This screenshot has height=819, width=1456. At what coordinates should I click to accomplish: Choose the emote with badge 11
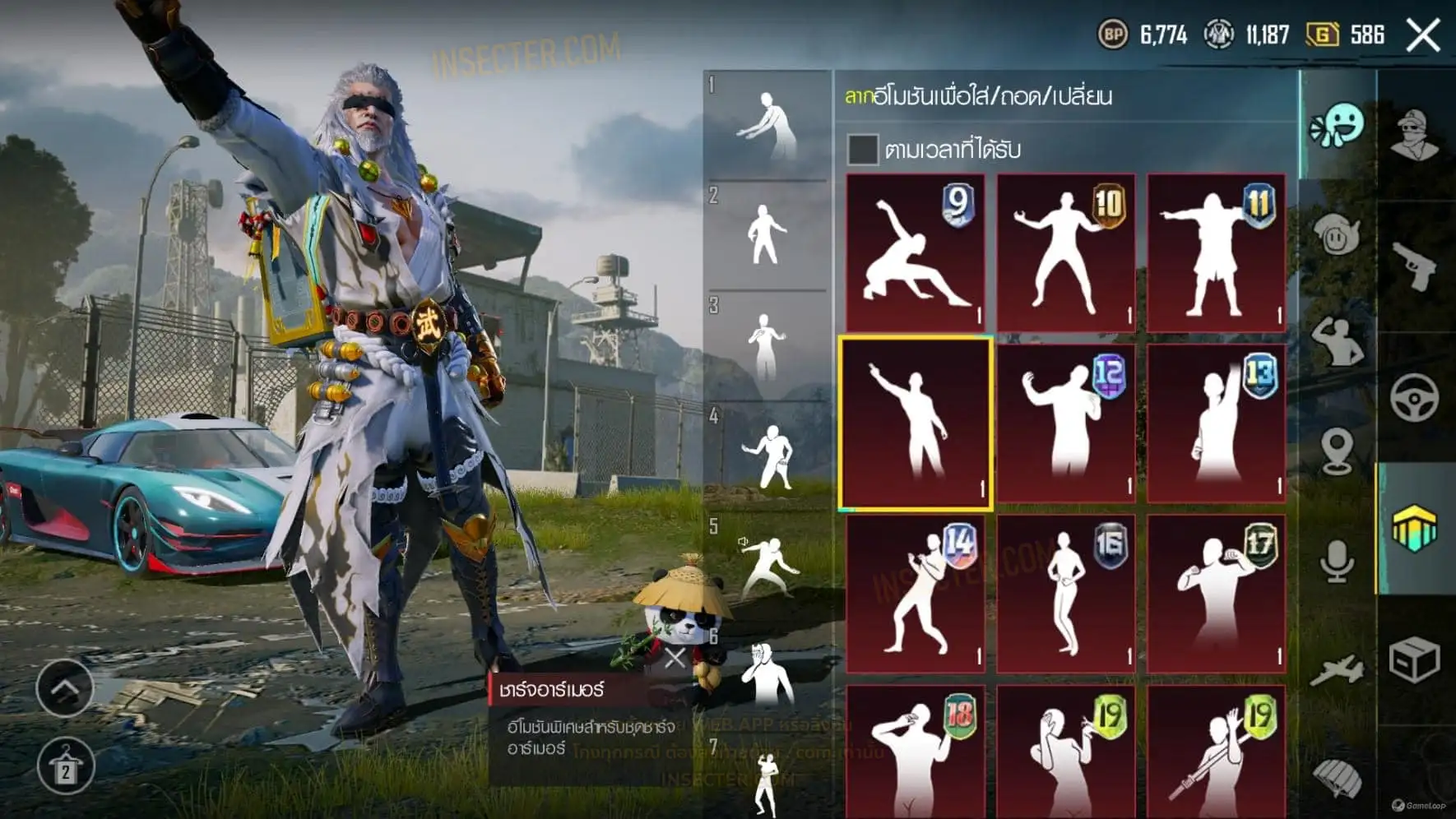coord(1216,252)
